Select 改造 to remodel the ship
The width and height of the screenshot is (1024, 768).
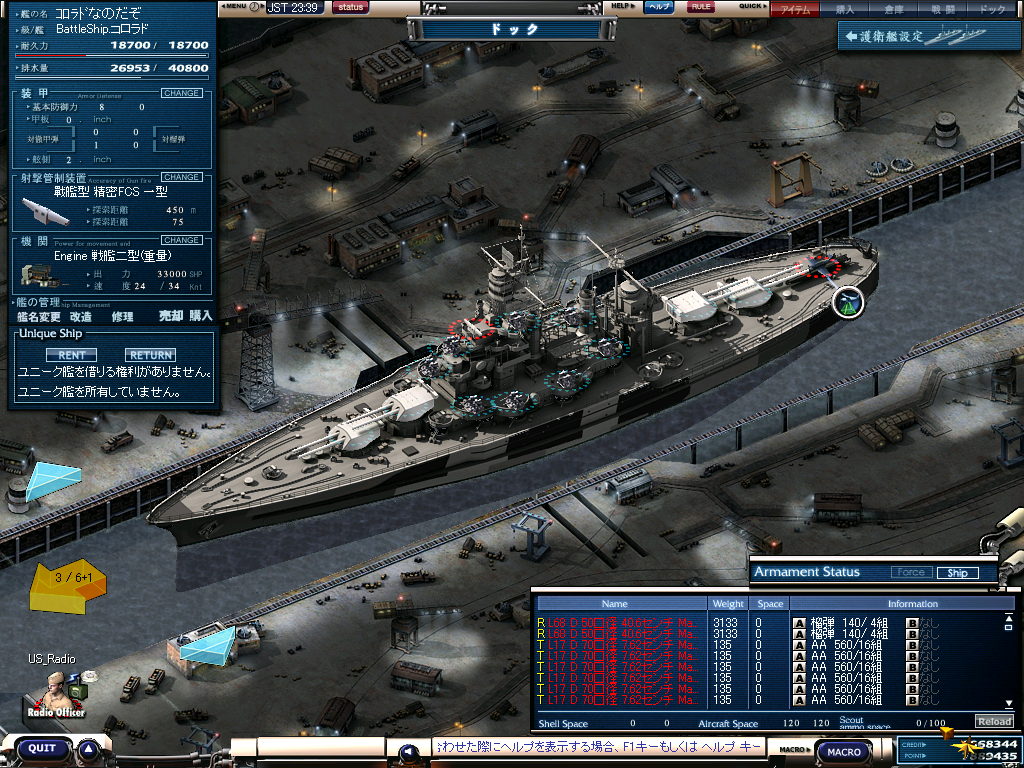click(x=81, y=316)
